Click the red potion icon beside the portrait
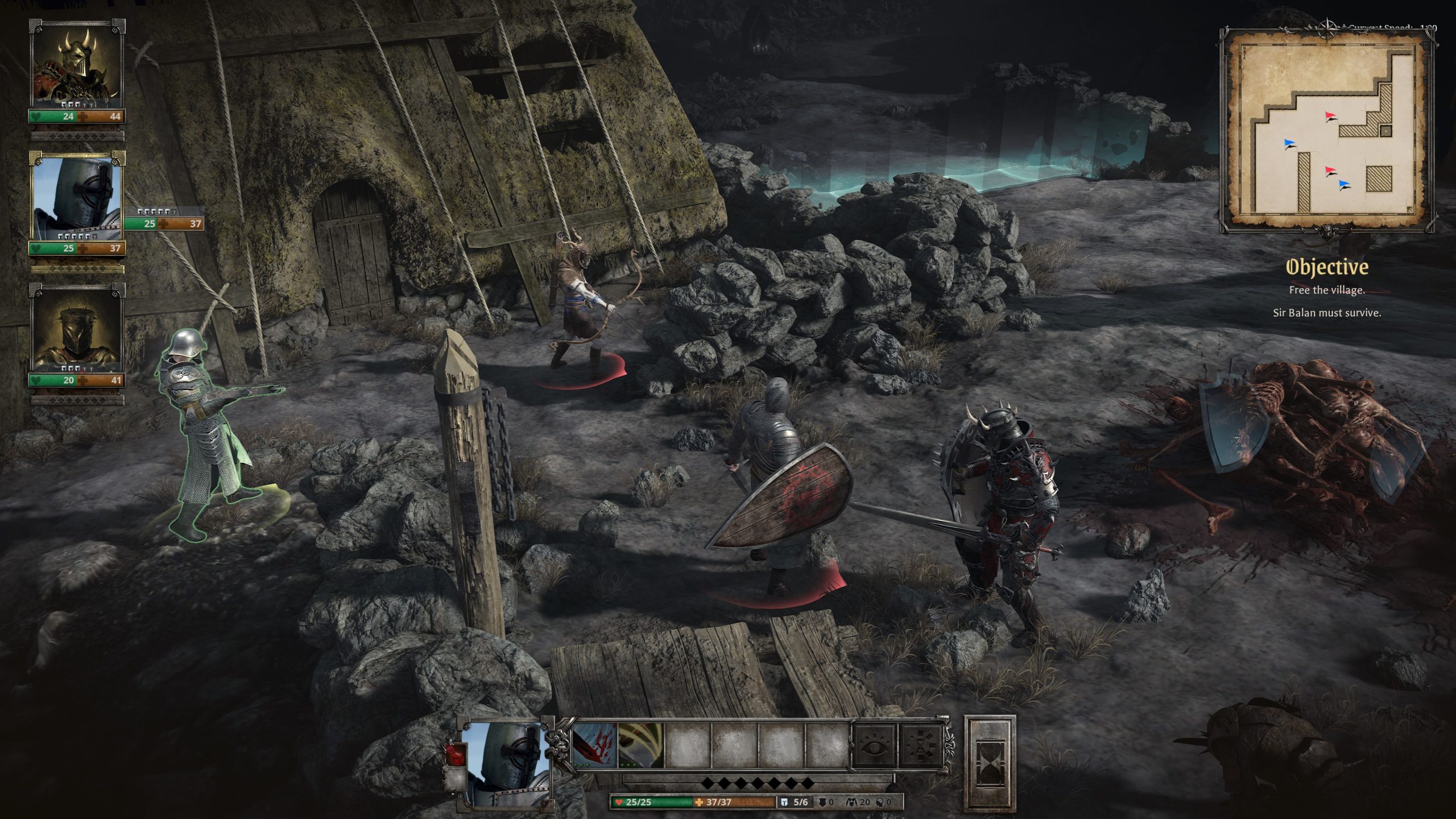1456x819 pixels. [x=457, y=754]
